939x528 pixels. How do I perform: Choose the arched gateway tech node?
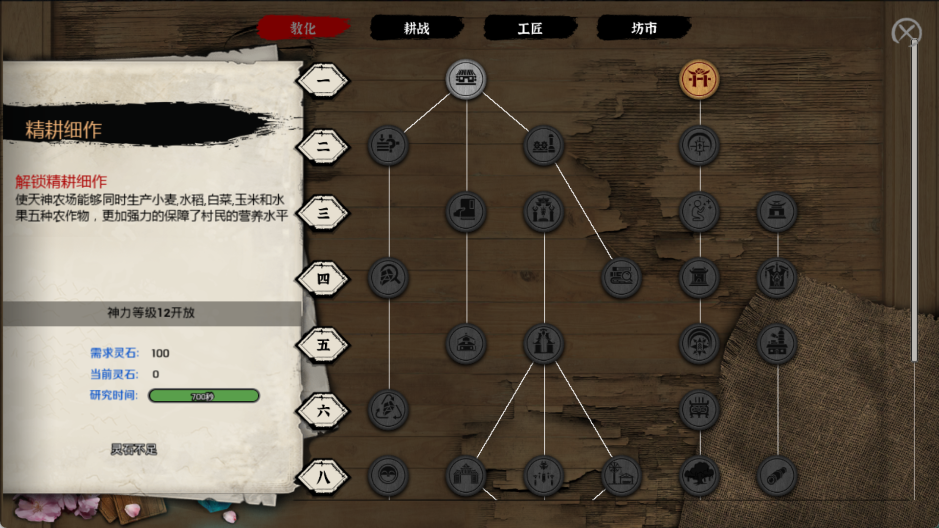(x=466, y=476)
